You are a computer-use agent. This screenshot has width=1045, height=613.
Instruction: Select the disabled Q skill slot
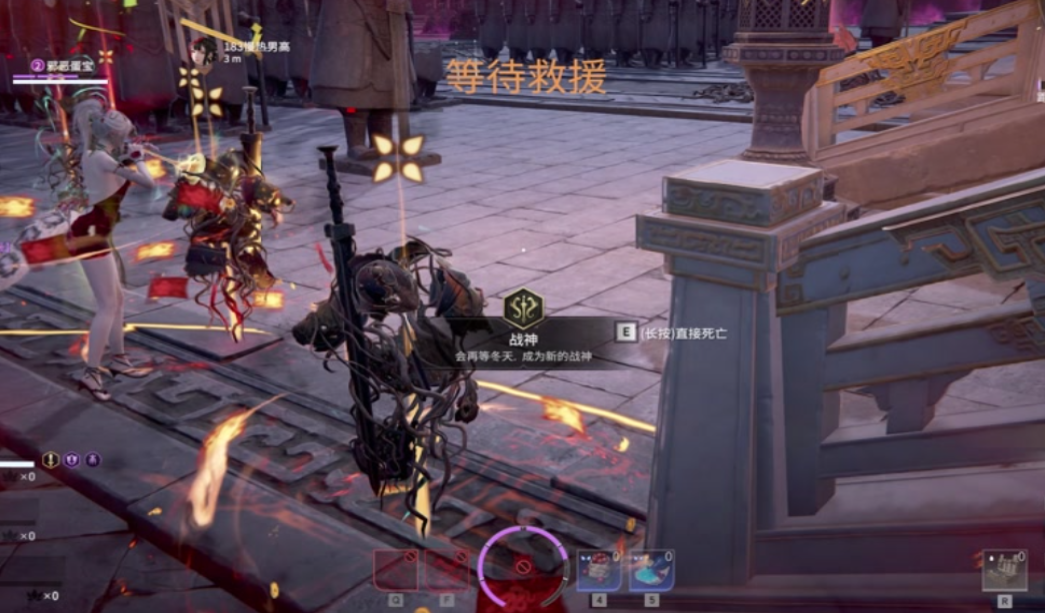[395, 569]
